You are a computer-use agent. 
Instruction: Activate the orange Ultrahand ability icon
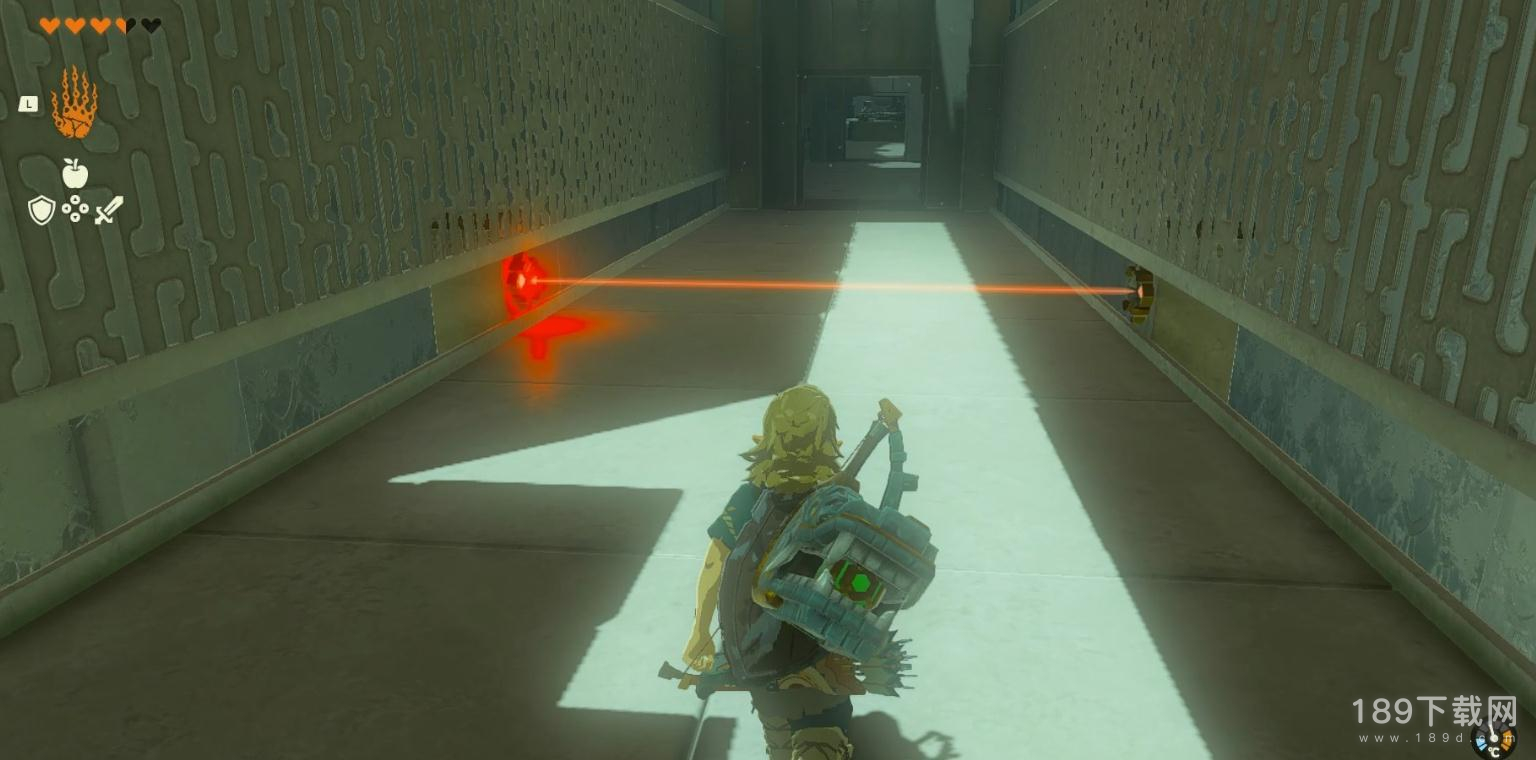point(74,103)
